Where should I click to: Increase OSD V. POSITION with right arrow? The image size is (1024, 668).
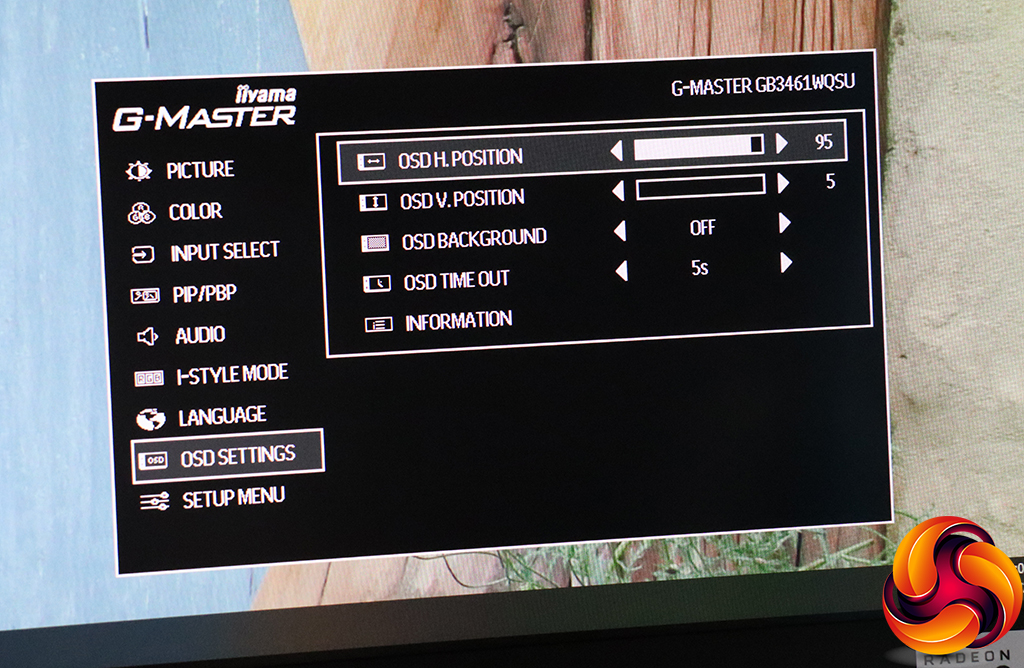[x=783, y=183]
